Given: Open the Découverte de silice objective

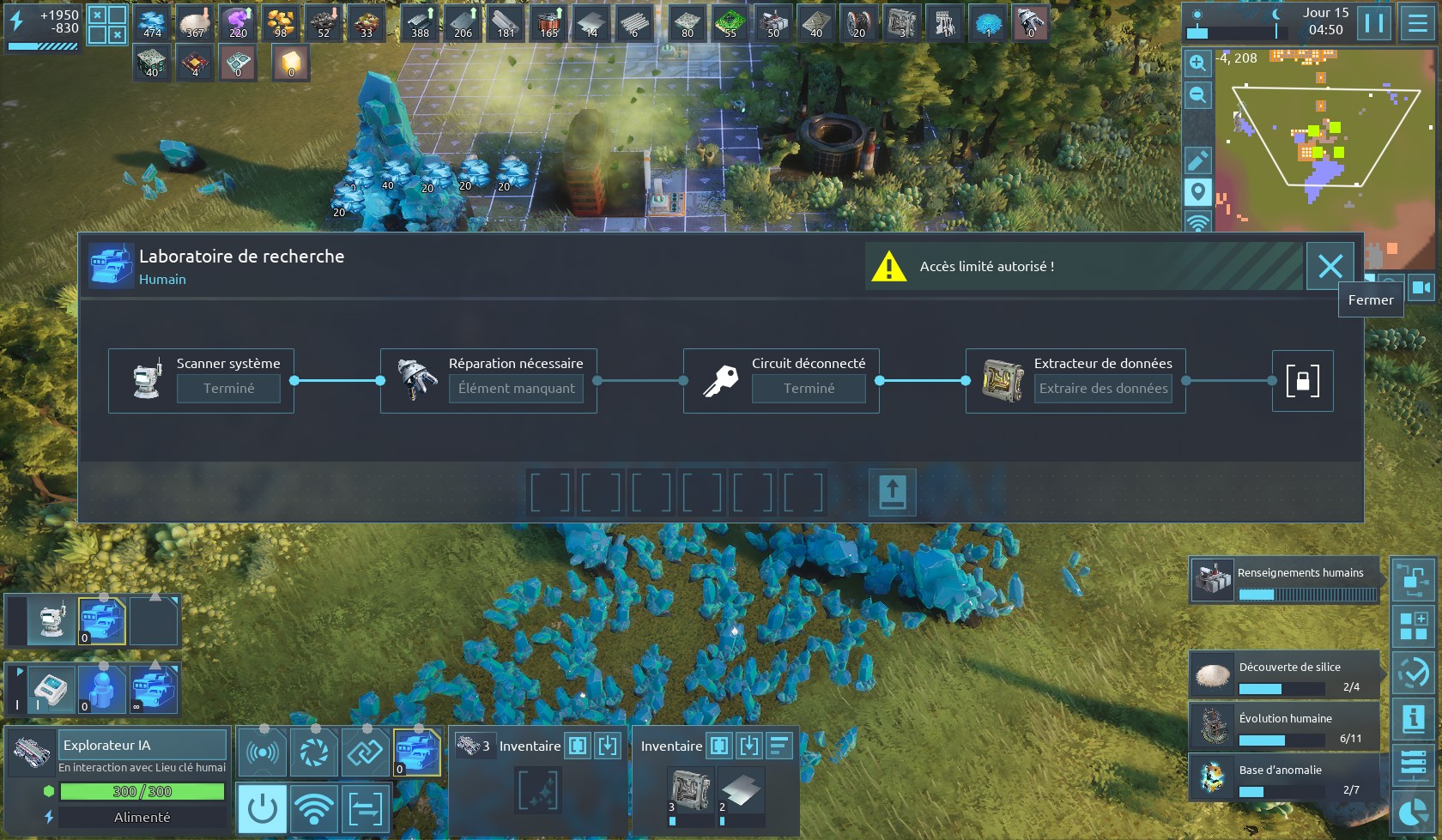Looking at the screenshot, I should [x=1284, y=674].
